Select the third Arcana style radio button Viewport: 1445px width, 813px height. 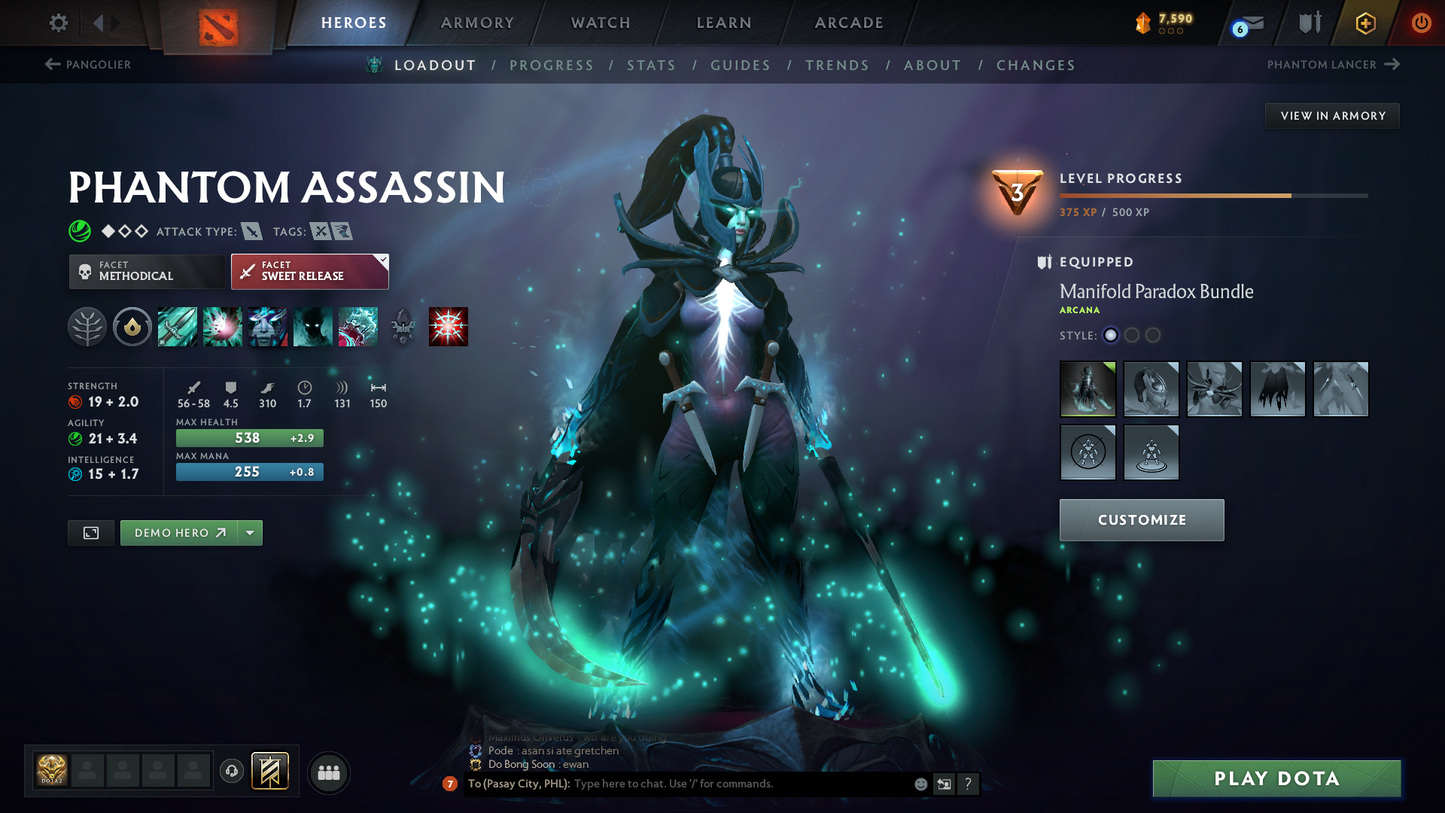coord(1152,335)
